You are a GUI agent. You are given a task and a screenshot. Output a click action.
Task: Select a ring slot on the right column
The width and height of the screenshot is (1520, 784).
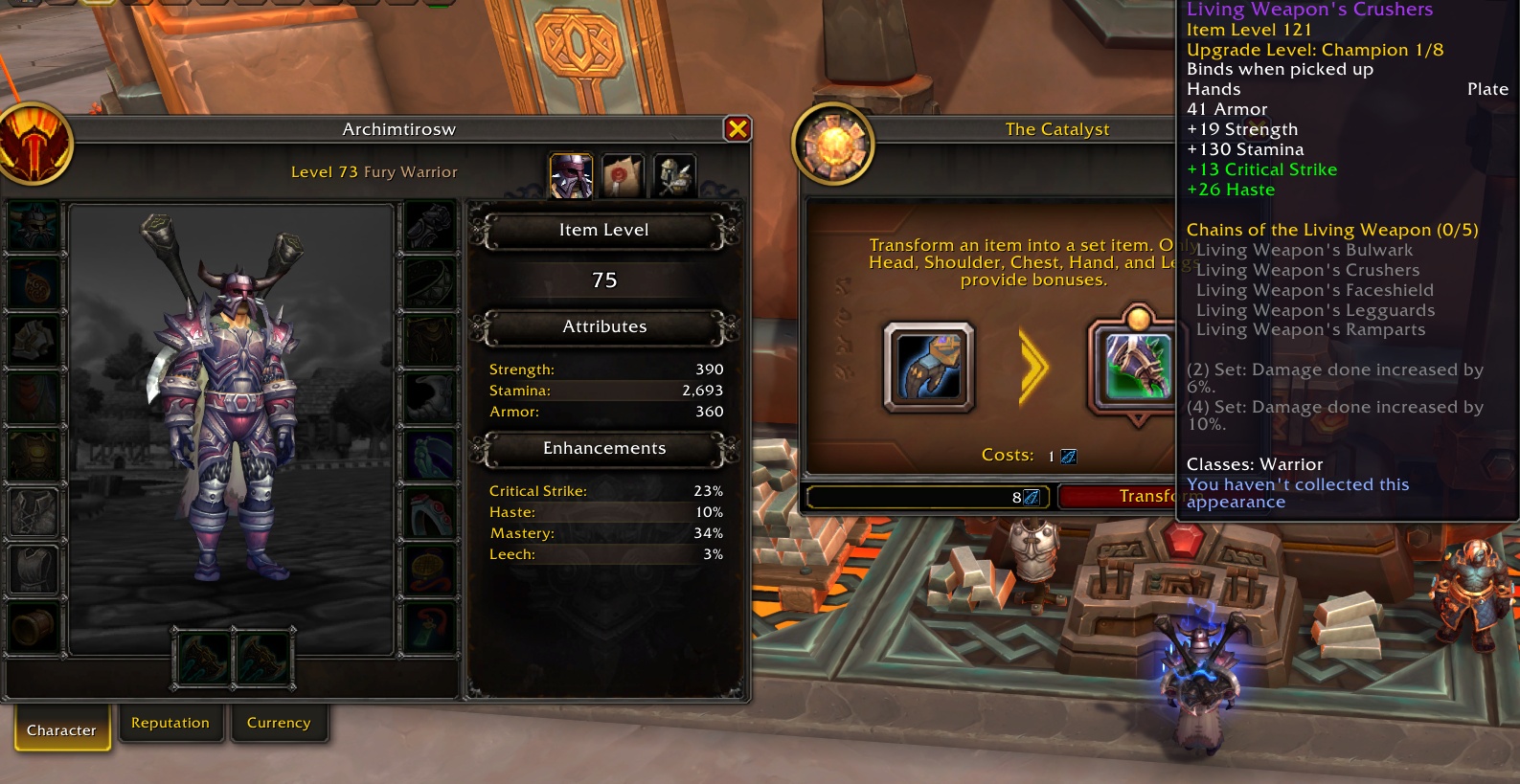pyautogui.click(x=430, y=456)
